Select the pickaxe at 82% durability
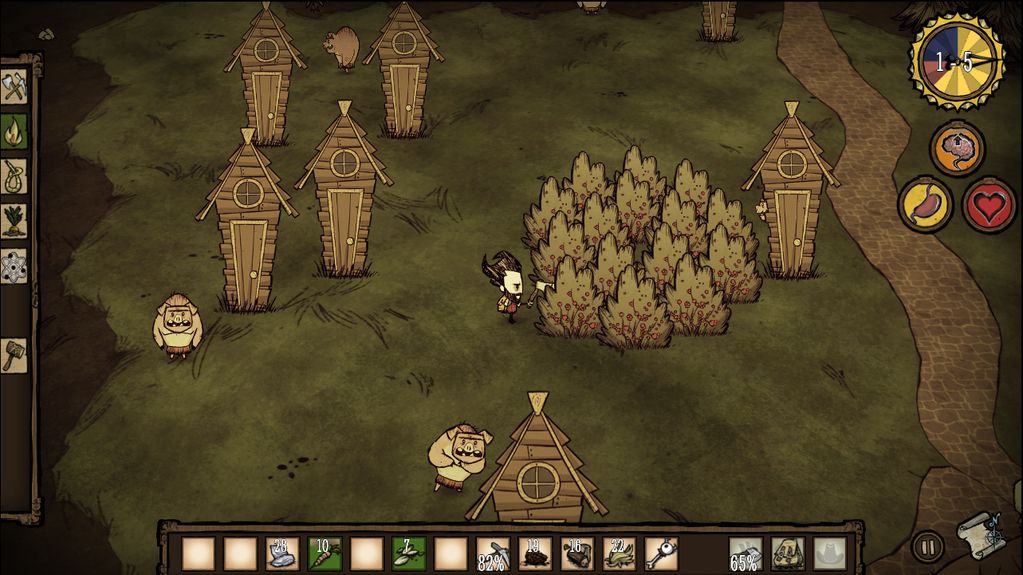1023x575 pixels. 493,553
